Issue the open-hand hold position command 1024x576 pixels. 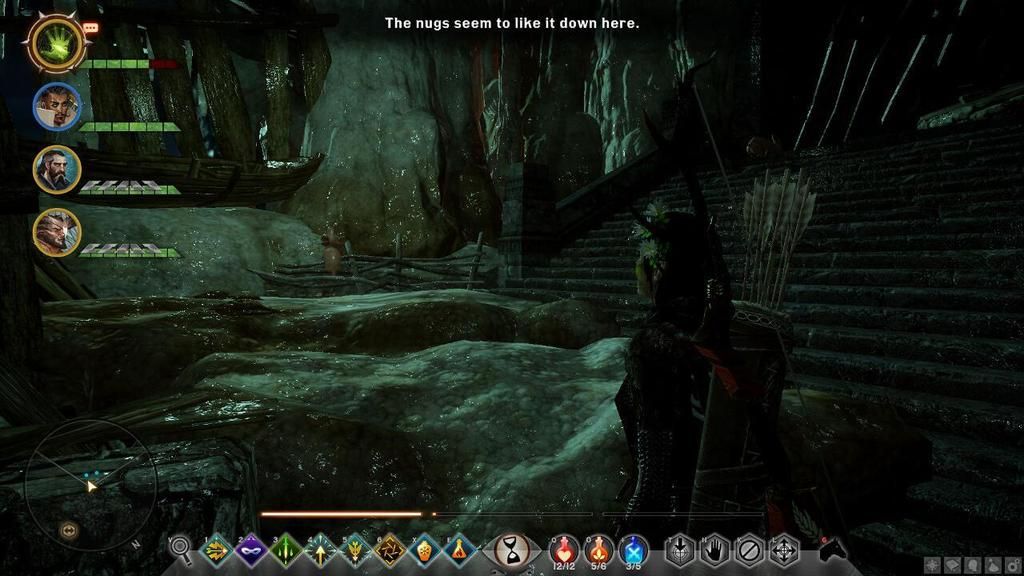pos(714,549)
